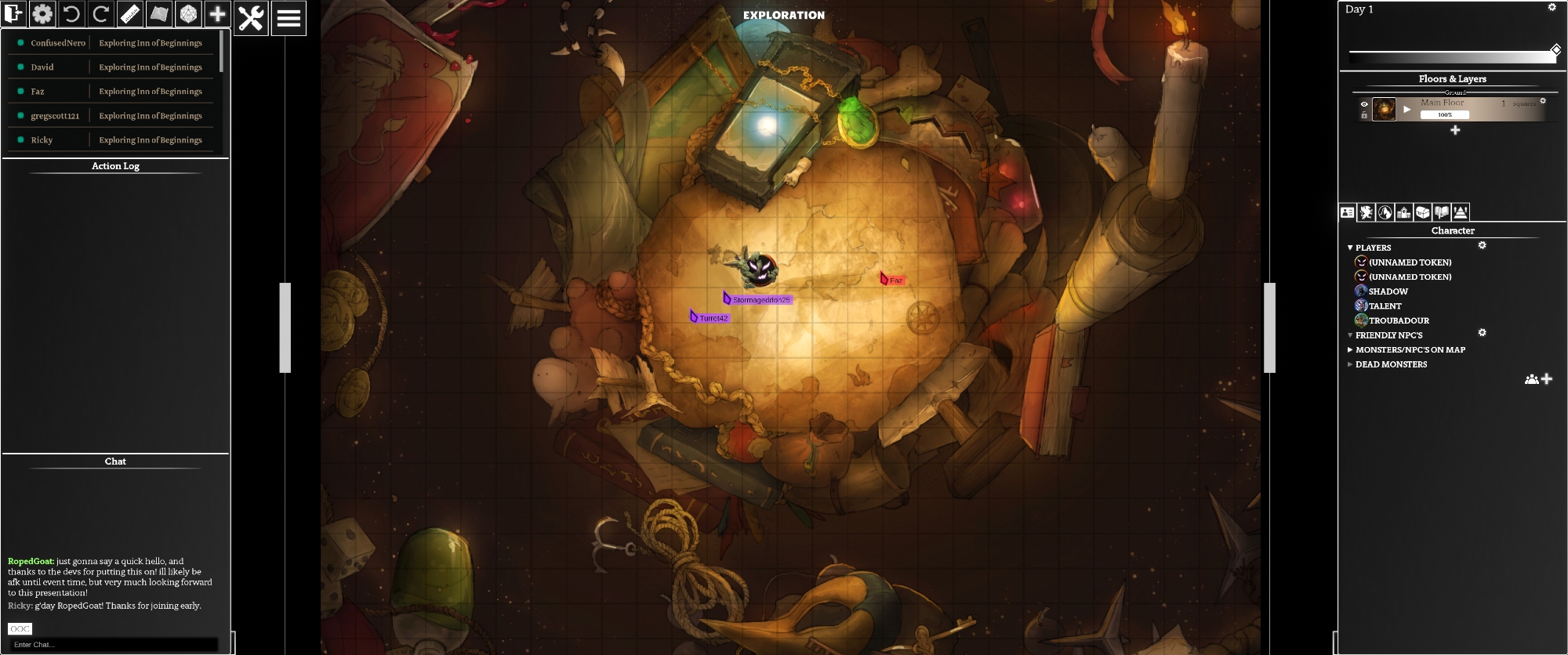The height and width of the screenshot is (655, 1568).
Task: Toggle the OOC chat button
Action: pyautogui.click(x=20, y=628)
